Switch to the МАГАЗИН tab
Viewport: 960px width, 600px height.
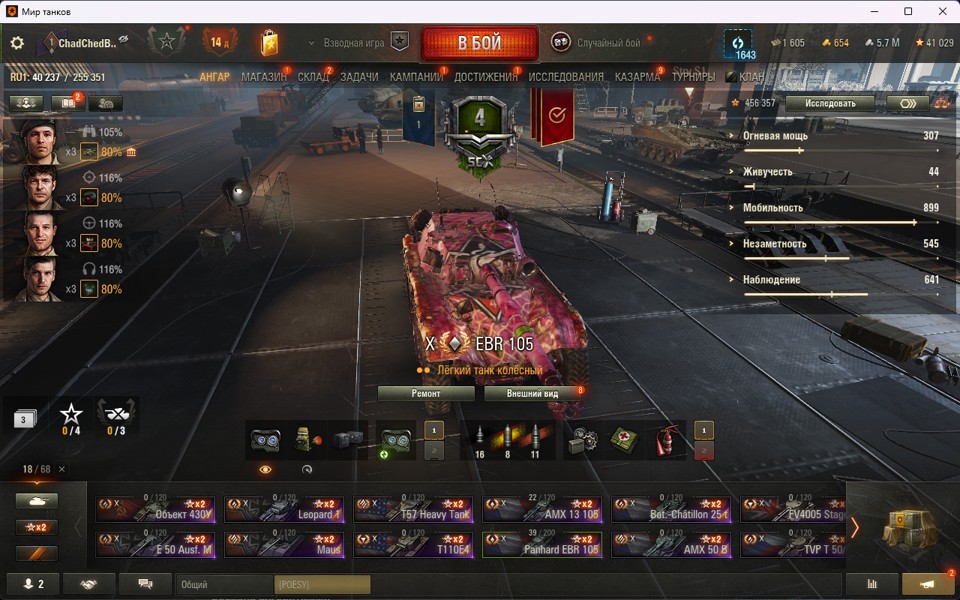[x=264, y=77]
